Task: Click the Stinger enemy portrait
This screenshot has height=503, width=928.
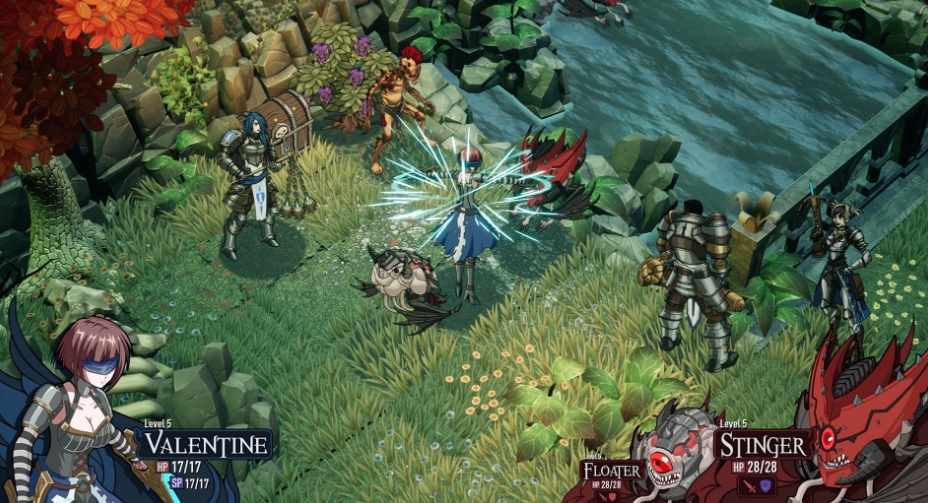Action: (x=863, y=420)
